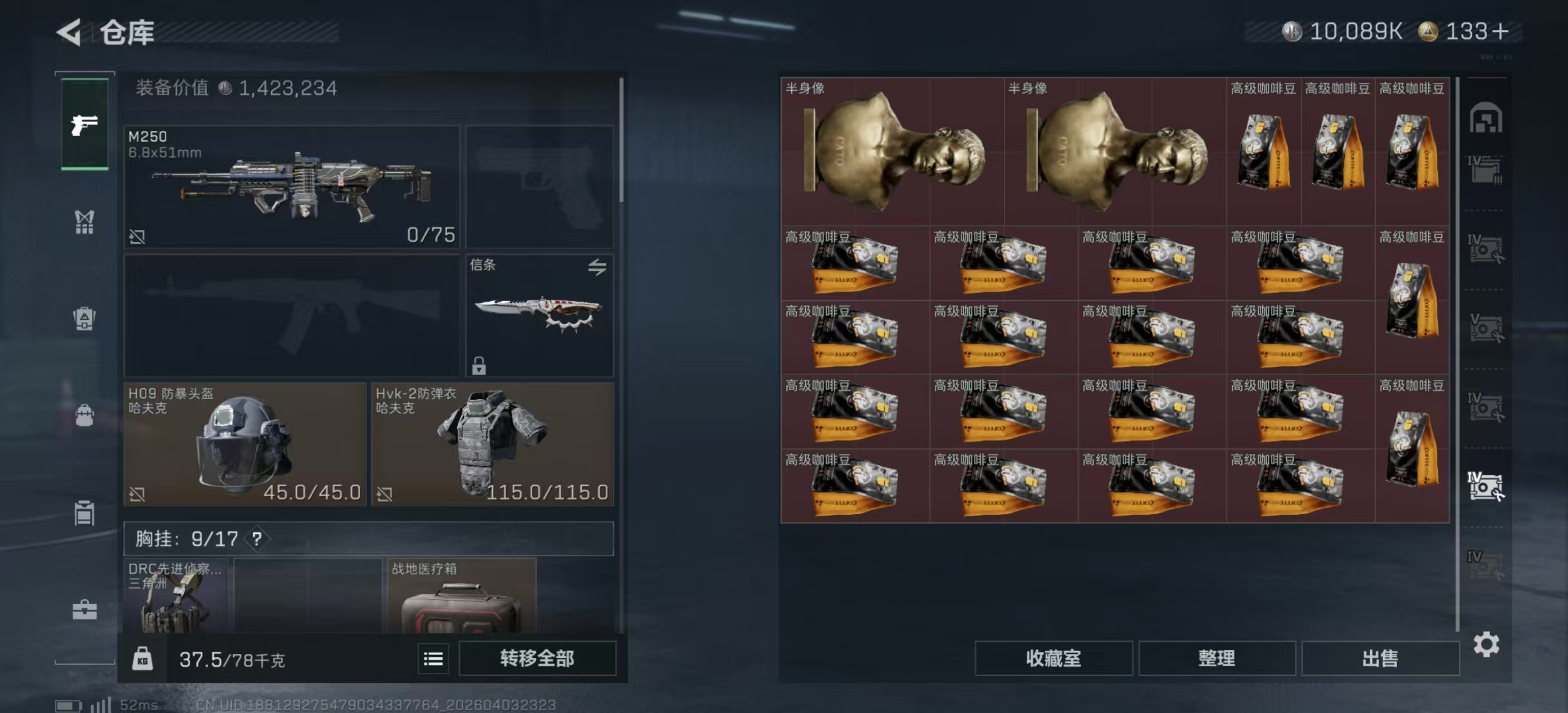Viewport: 1568px width, 713px height.
Task: Tap the 出售 sell button
Action: (x=1380, y=658)
